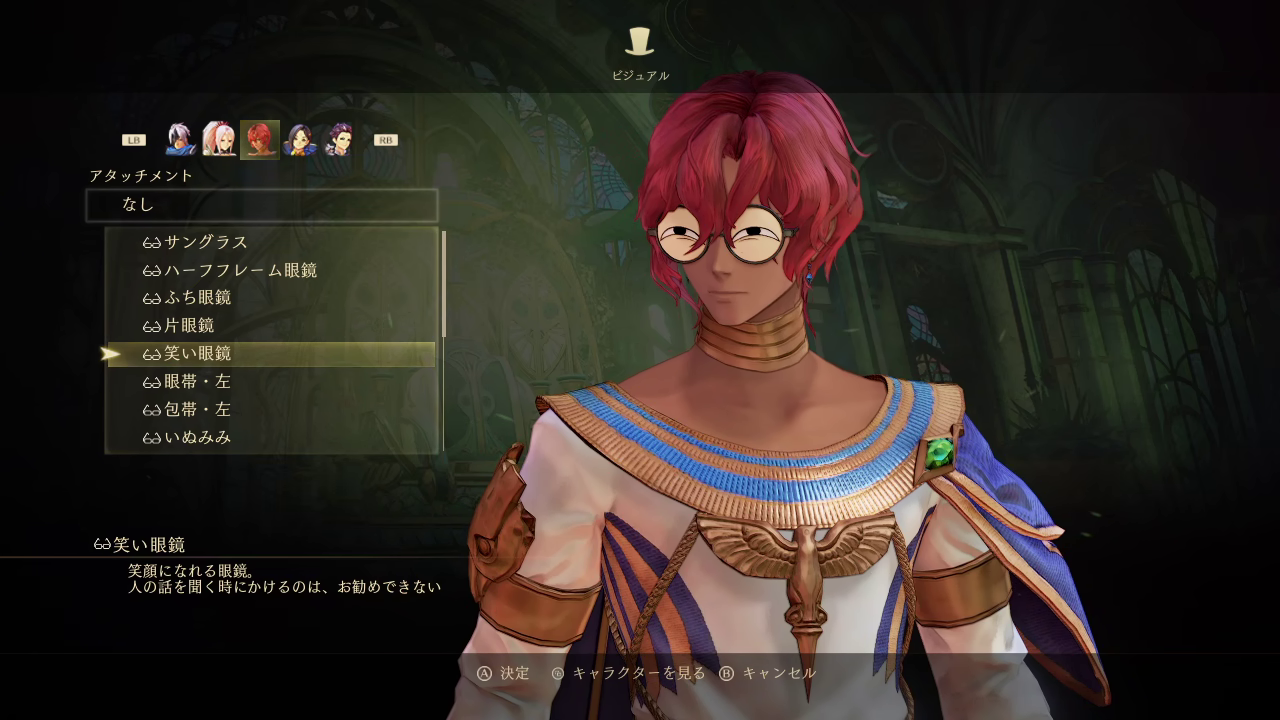Open the ビジュアル top hat tab

pyautogui.click(x=640, y=42)
